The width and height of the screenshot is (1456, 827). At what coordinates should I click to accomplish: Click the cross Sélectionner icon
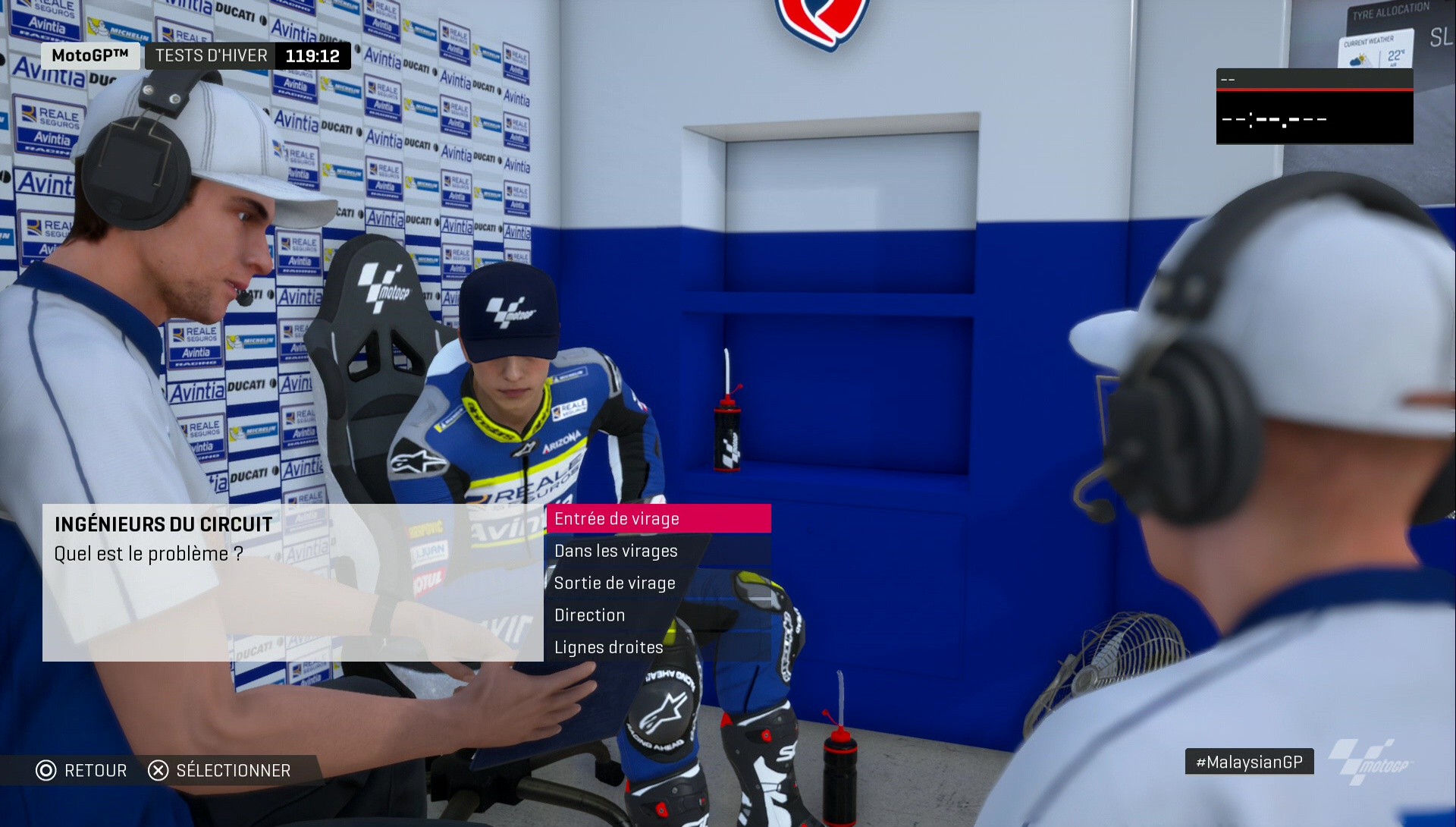(157, 770)
